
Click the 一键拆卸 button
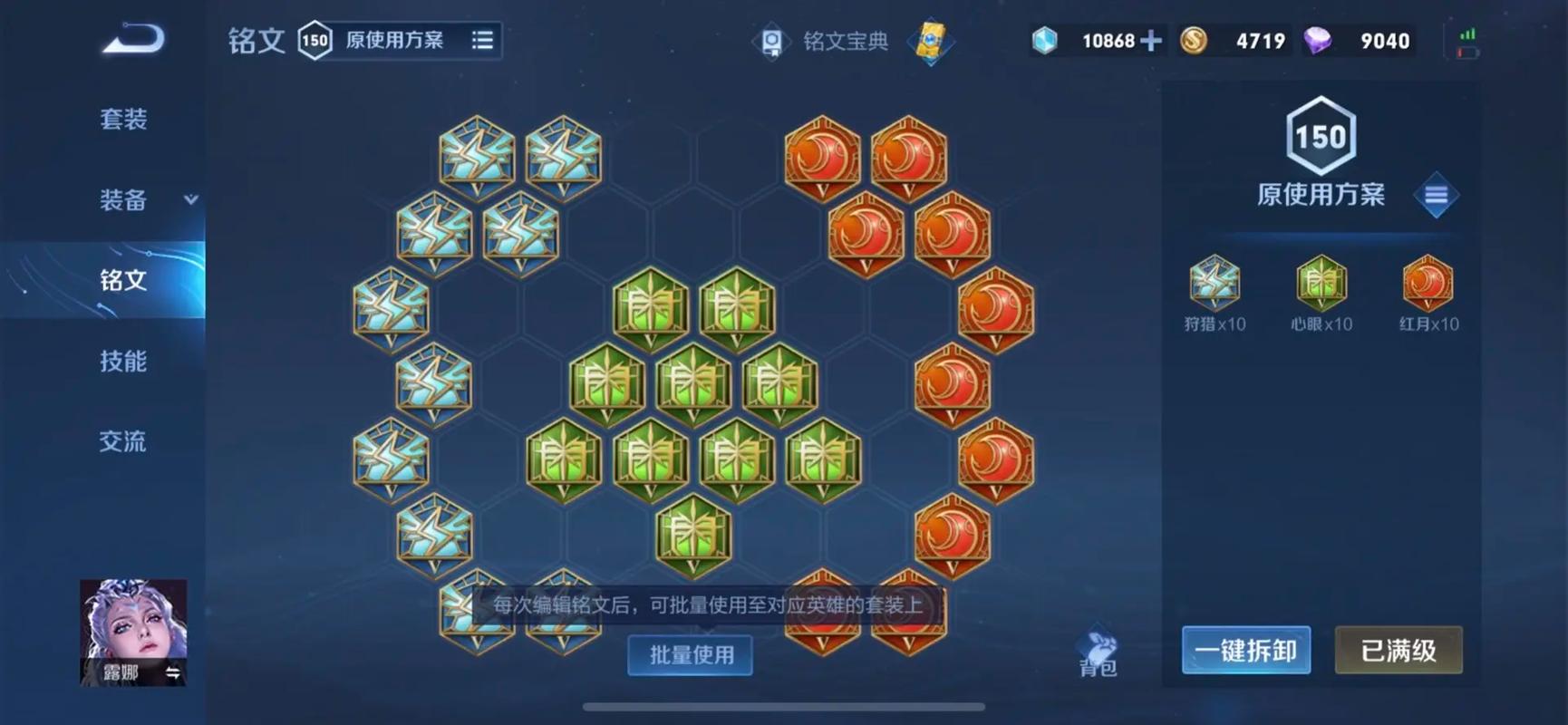pyautogui.click(x=1246, y=650)
